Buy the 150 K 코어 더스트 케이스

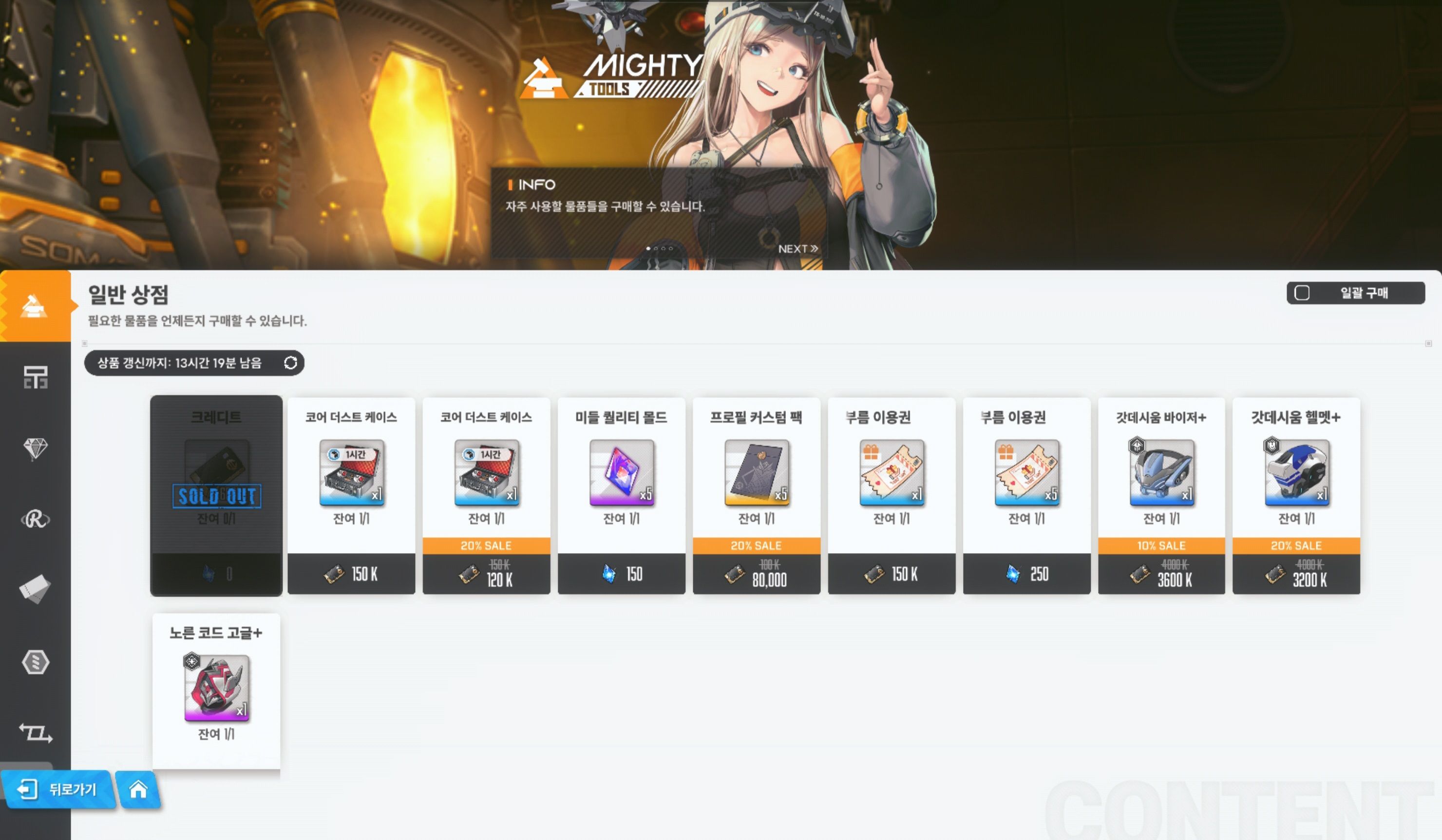(351, 495)
